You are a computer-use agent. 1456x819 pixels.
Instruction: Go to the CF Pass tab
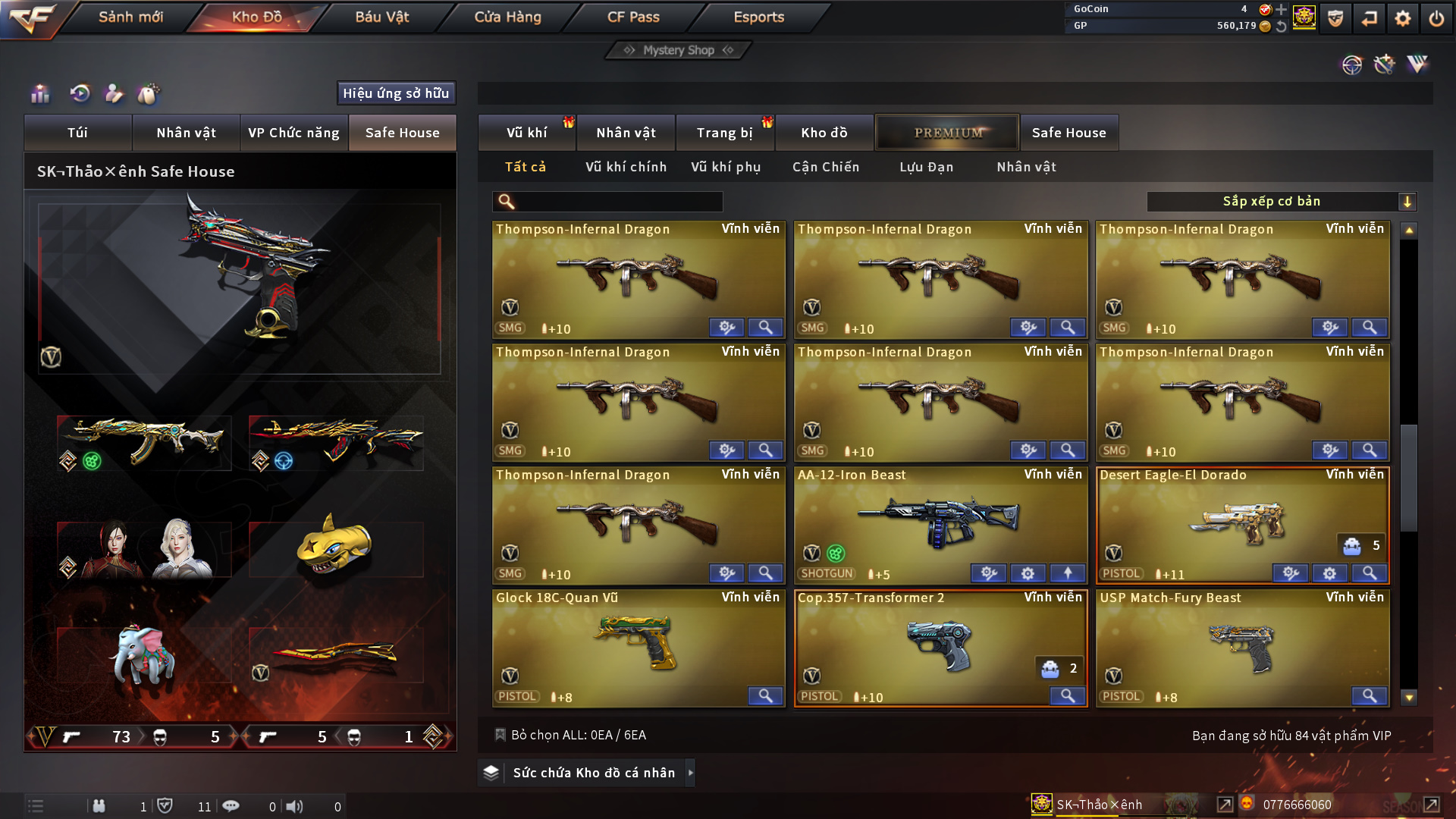click(x=633, y=17)
